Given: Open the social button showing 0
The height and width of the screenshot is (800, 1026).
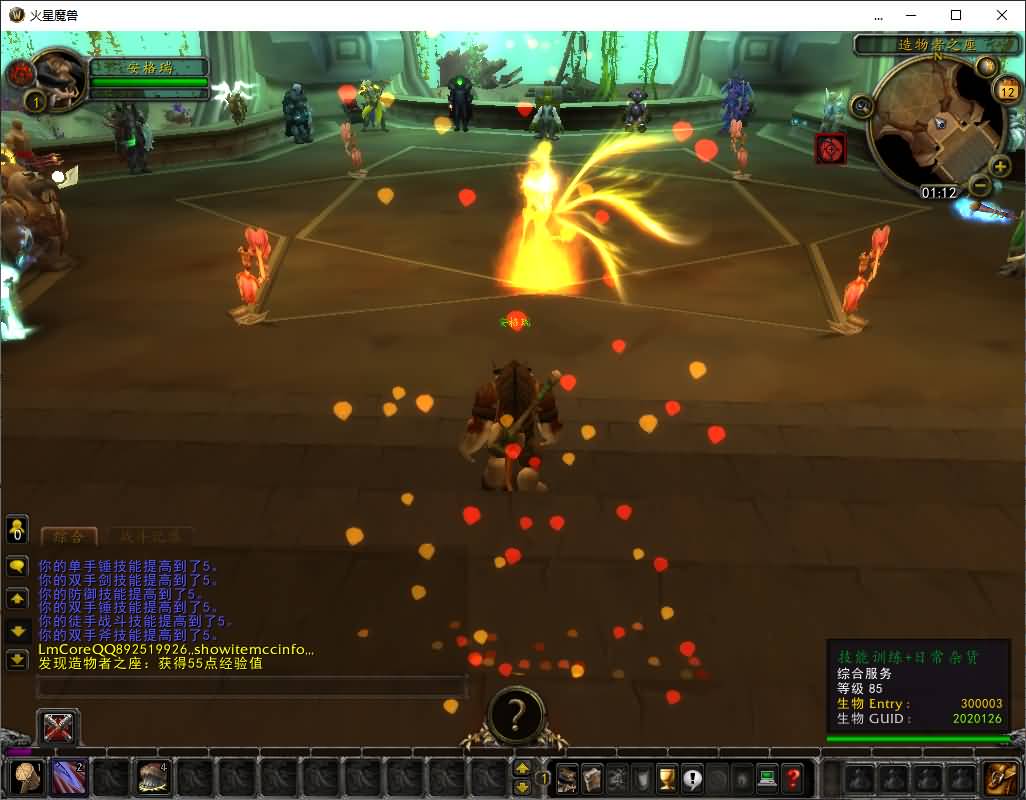Looking at the screenshot, I should coord(17,530).
